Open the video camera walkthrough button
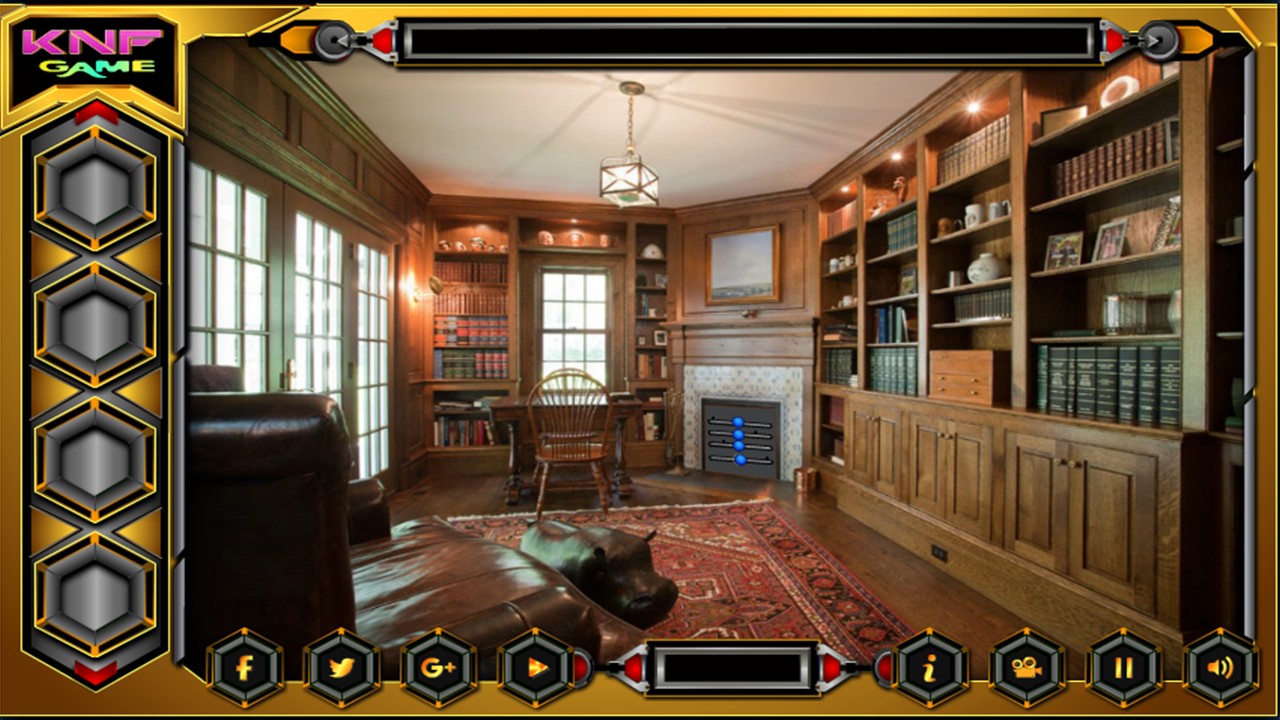Image resolution: width=1280 pixels, height=720 pixels. coord(1027,668)
